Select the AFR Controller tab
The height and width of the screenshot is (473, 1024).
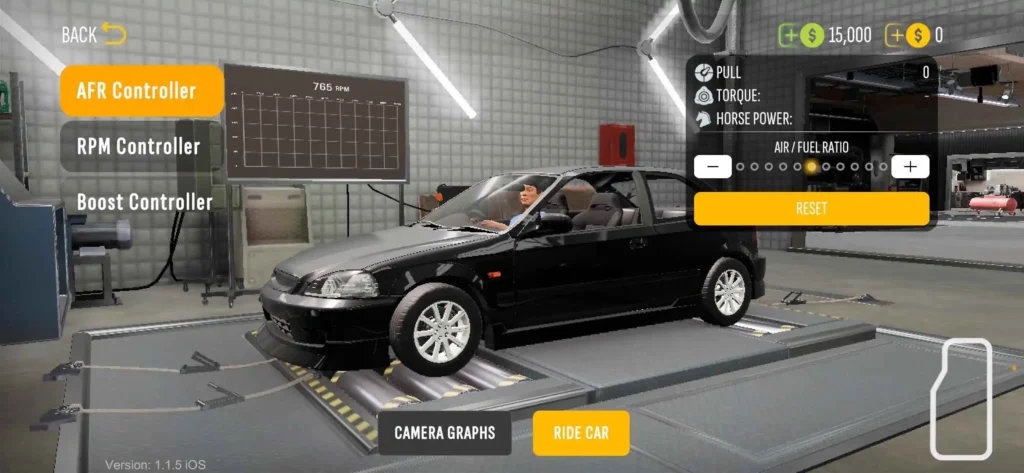[x=141, y=91]
